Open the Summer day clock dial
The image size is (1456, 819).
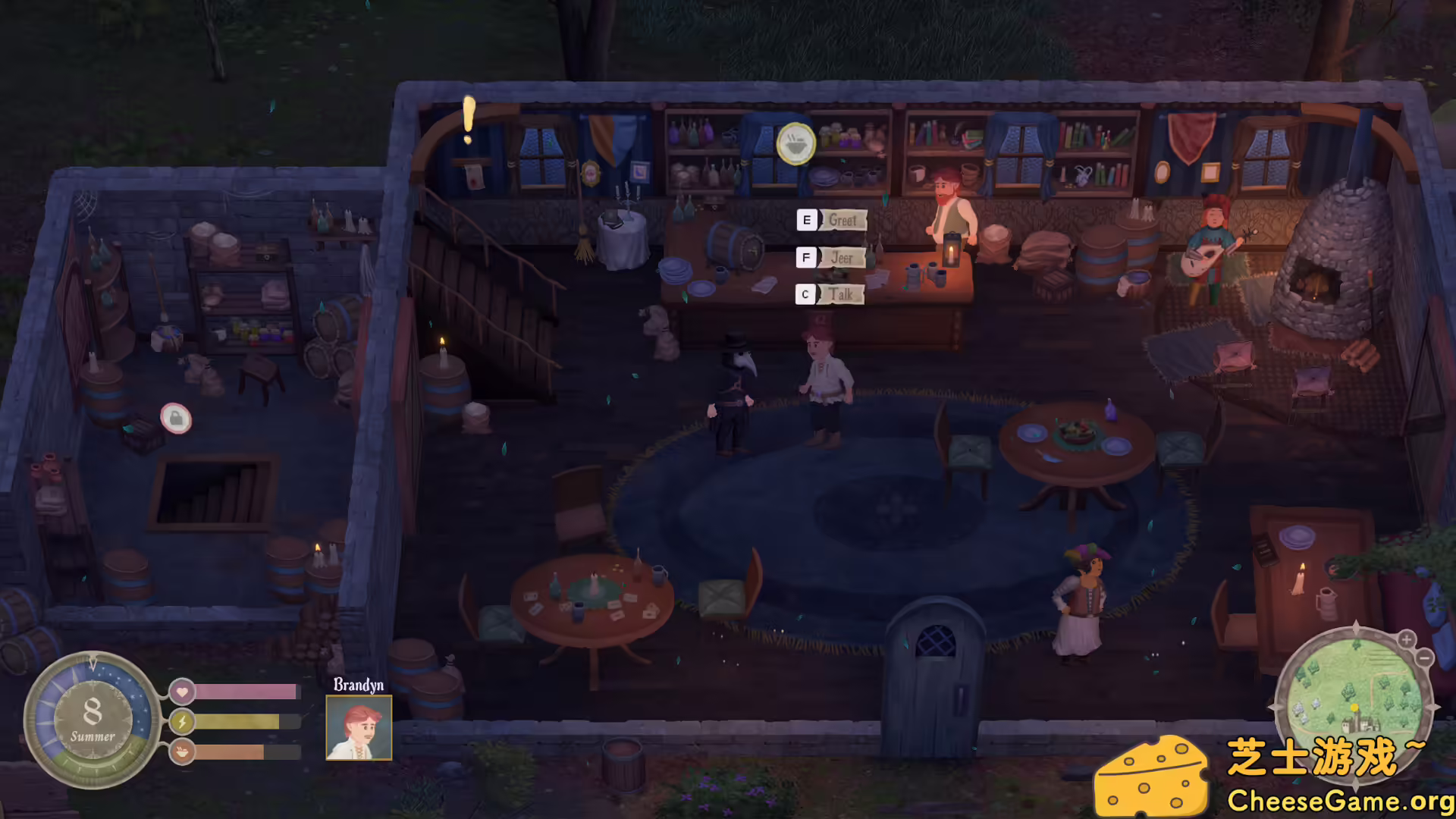pyautogui.click(x=92, y=719)
